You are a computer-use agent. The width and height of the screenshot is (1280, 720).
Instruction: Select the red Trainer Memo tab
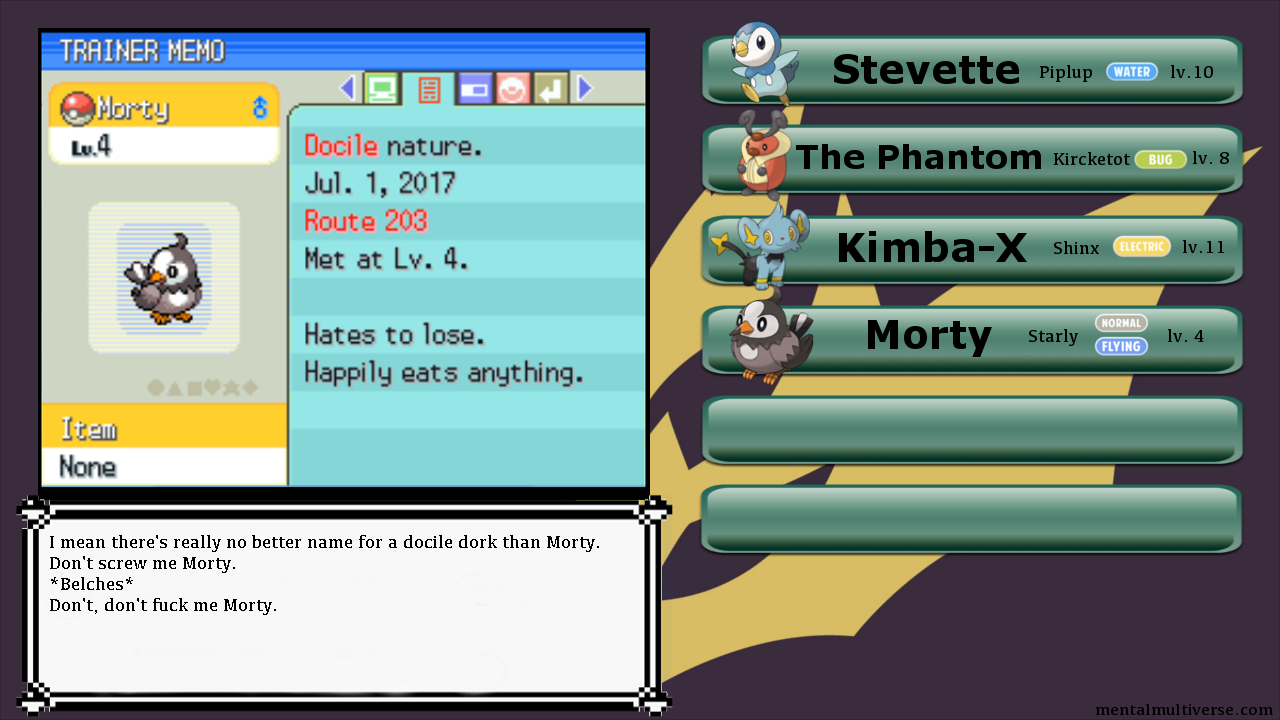(x=428, y=89)
